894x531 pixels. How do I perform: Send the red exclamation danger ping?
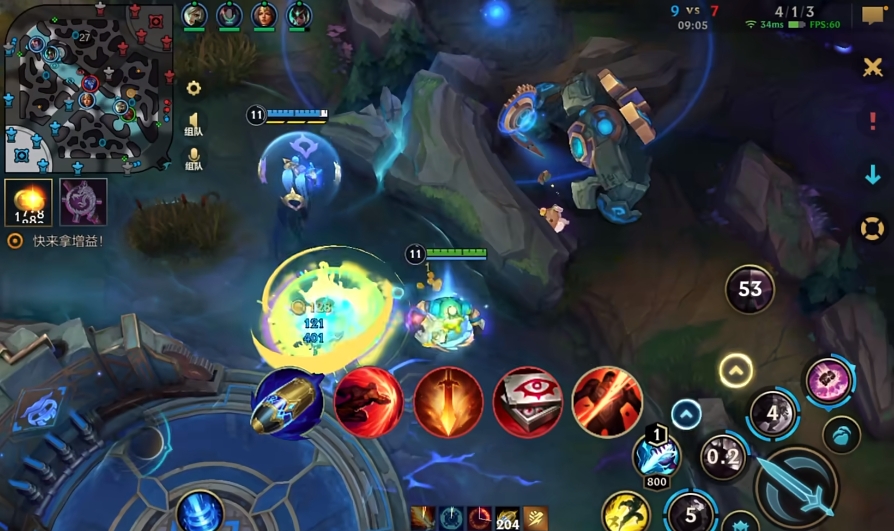pyautogui.click(x=872, y=121)
